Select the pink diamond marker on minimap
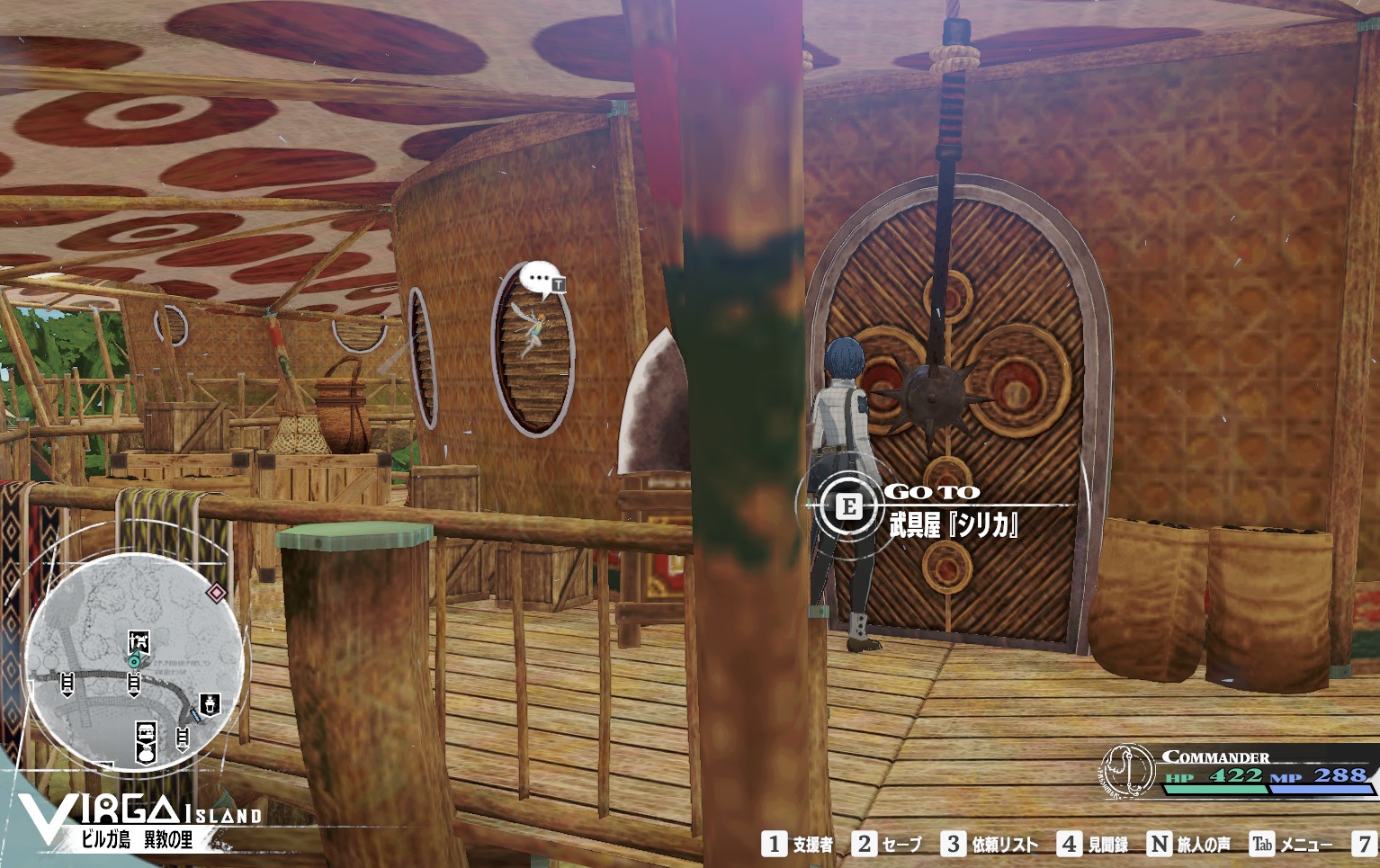Image resolution: width=1380 pixels, height=868 pixels. click(x=216, y=592)
